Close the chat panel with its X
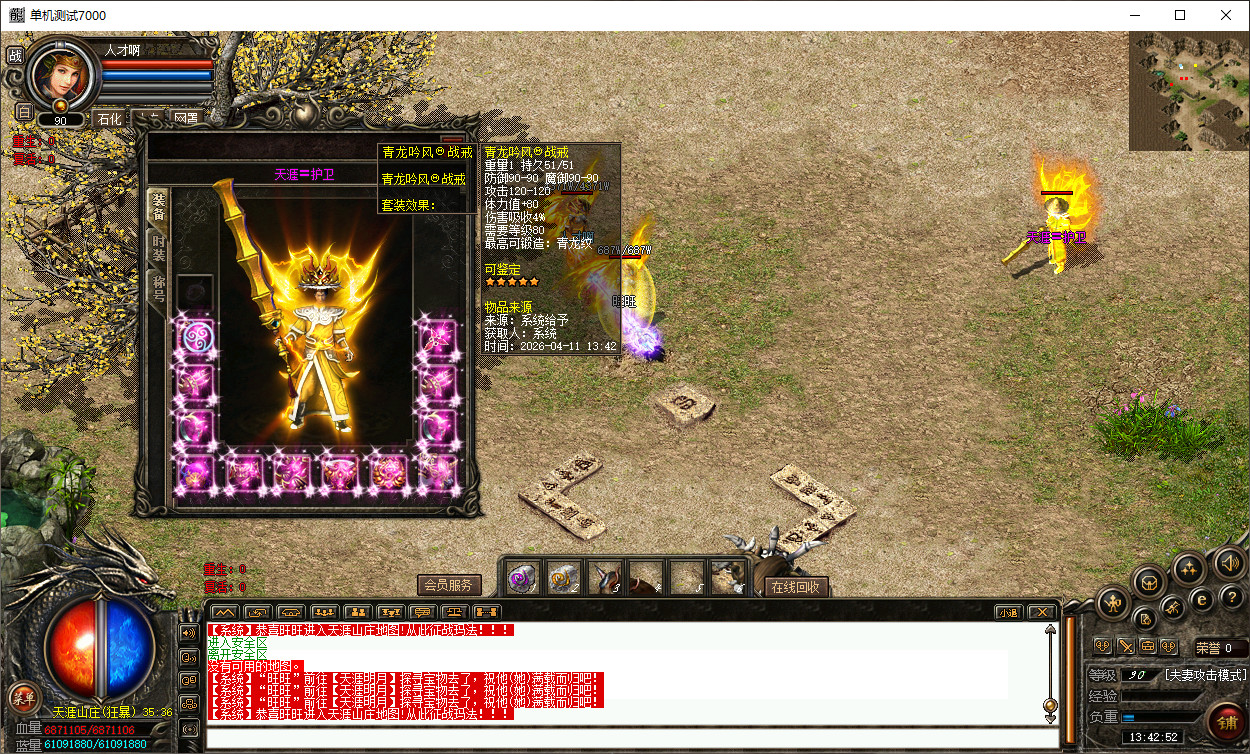 [1042, 612]
